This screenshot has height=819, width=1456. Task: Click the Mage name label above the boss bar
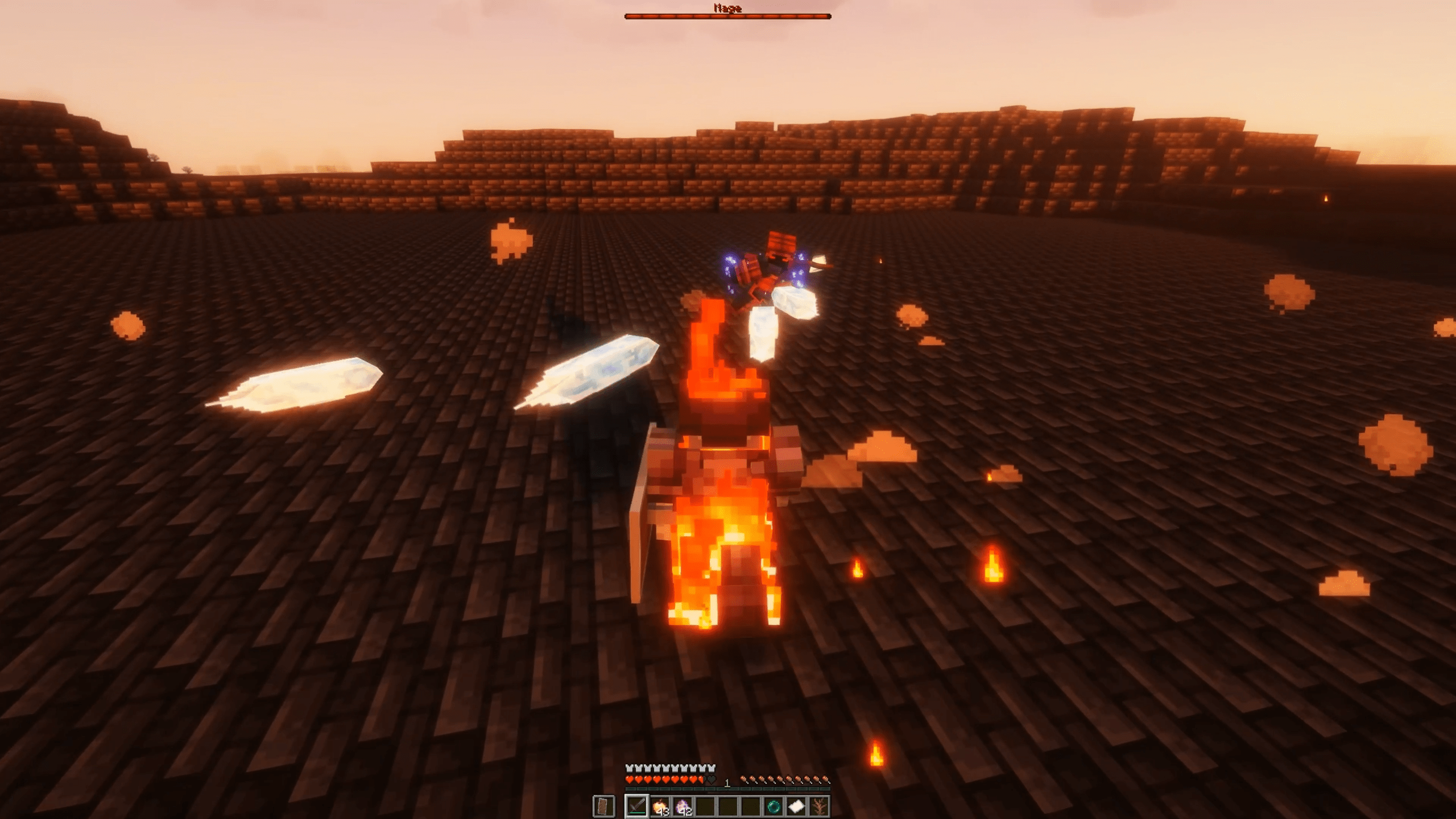pos(728,8)
